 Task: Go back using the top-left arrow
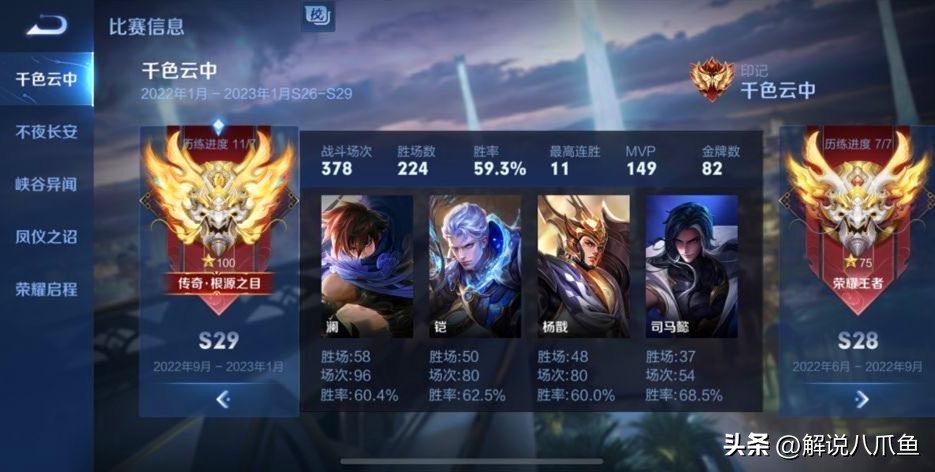click(46, 26)
